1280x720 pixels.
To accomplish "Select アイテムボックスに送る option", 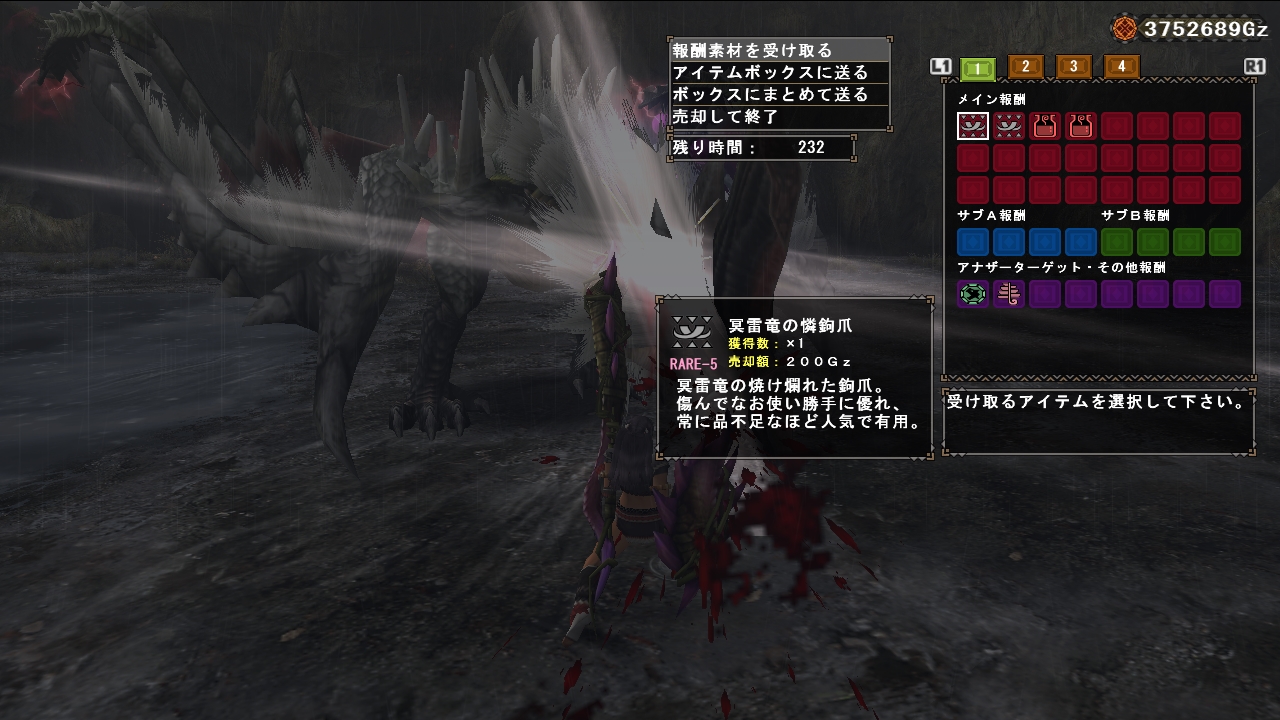I will click(760, 71).
